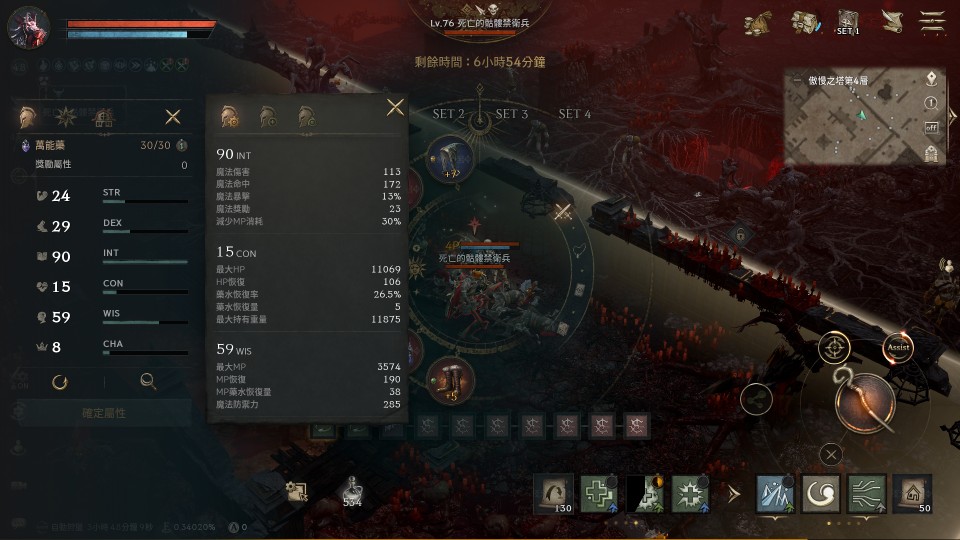
Task: Select the first helmet tab in stat details
Action: 228,116
